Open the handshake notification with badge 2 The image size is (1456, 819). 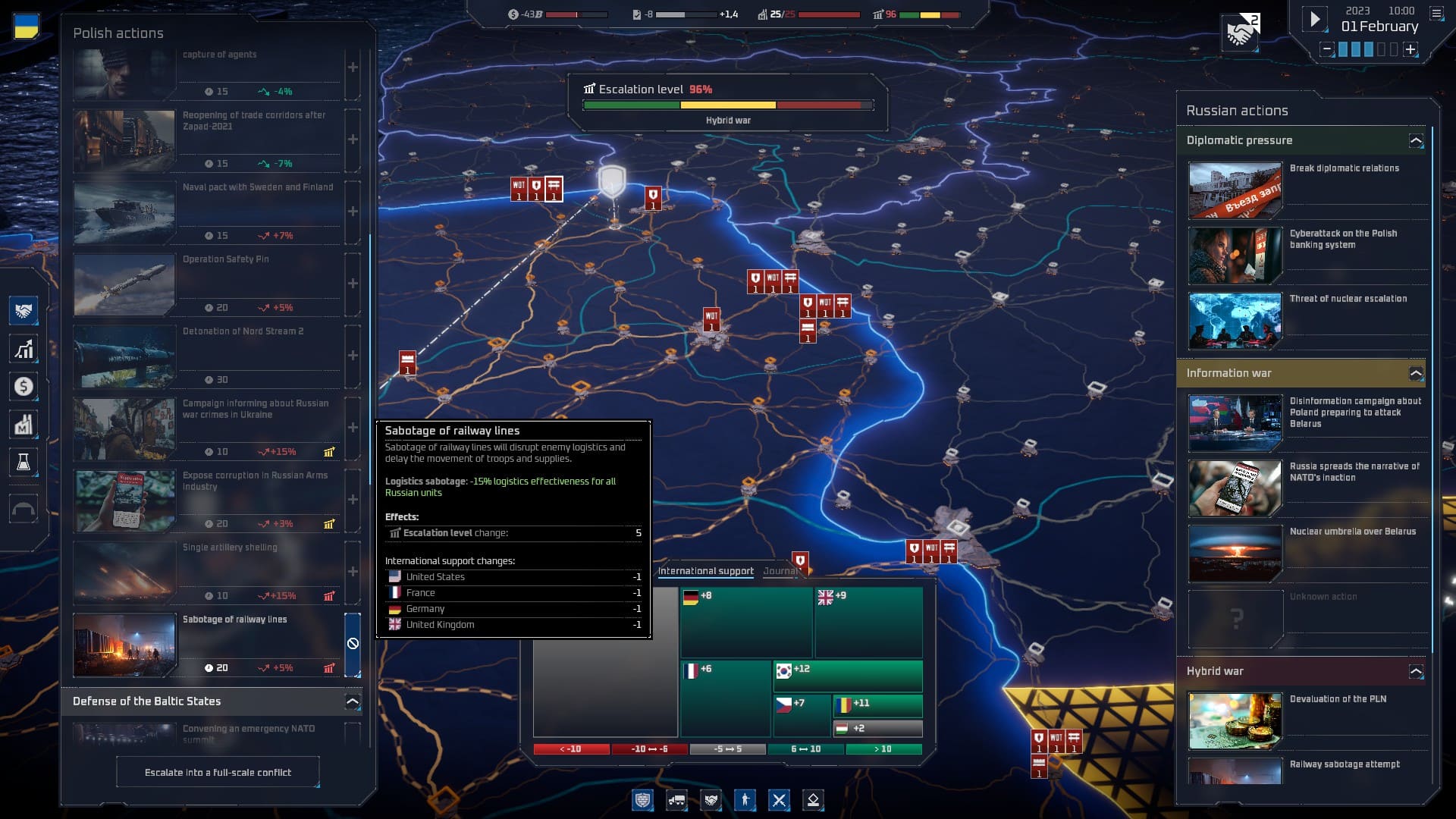tap(1241, 33)
